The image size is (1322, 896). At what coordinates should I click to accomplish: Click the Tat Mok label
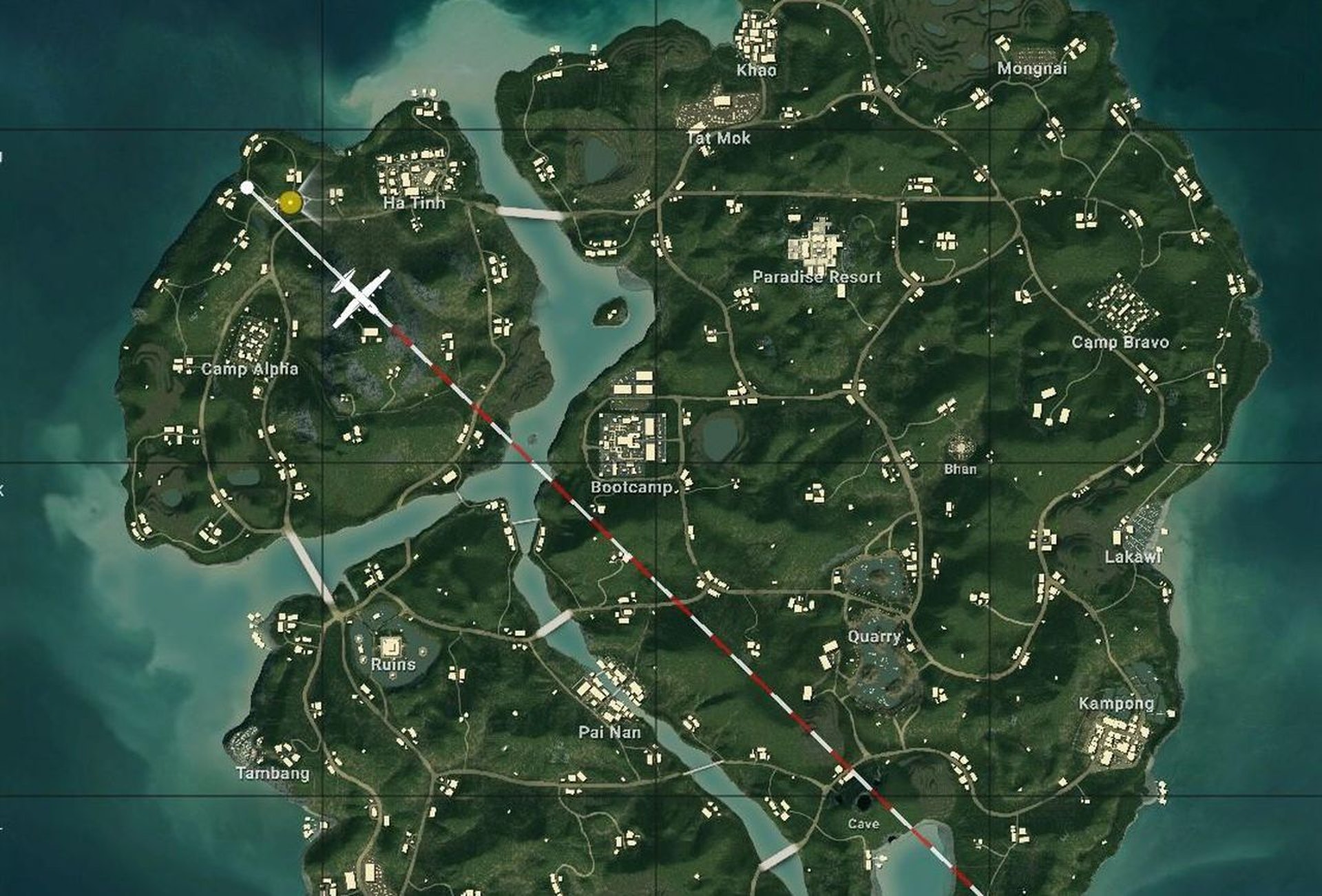(718, 138)
